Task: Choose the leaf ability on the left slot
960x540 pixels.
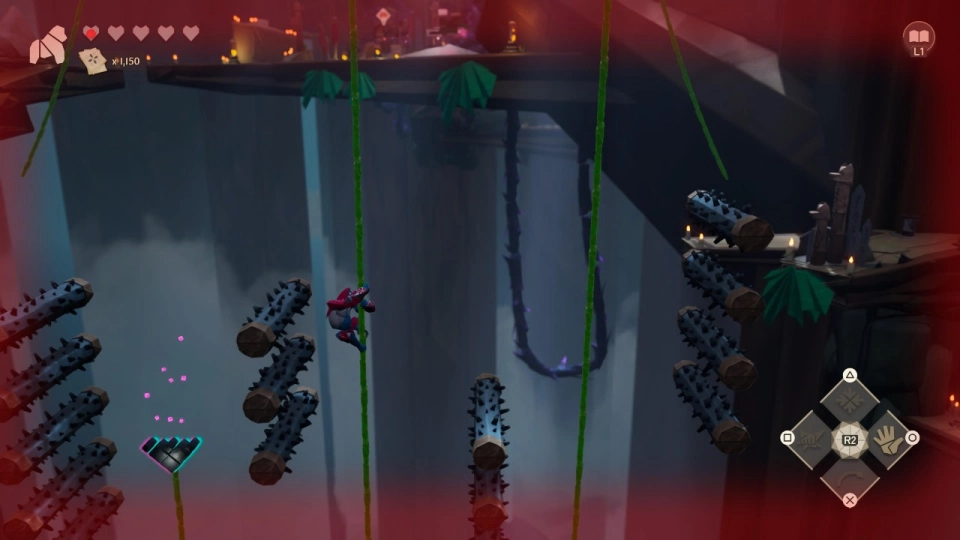Action: pos(814,438)
